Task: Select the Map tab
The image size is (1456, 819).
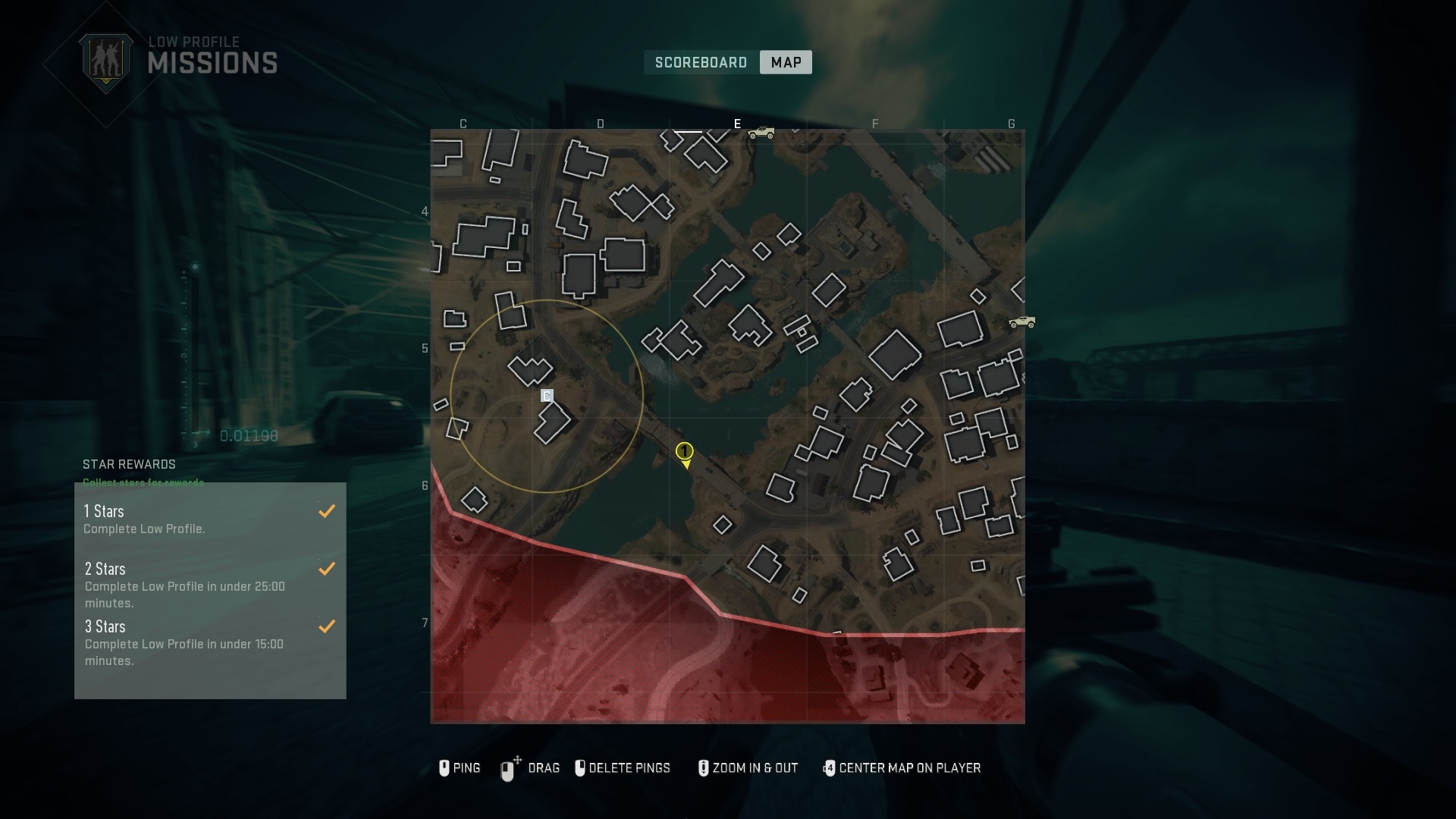Action: (785, 62)
